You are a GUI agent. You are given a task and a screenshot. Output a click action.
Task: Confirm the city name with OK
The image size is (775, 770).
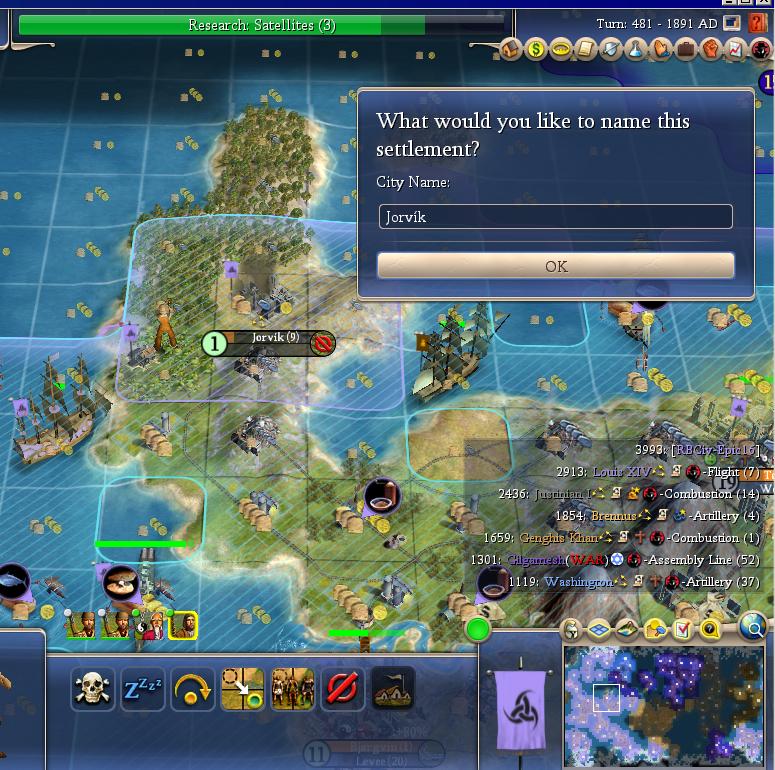(555, 265)
